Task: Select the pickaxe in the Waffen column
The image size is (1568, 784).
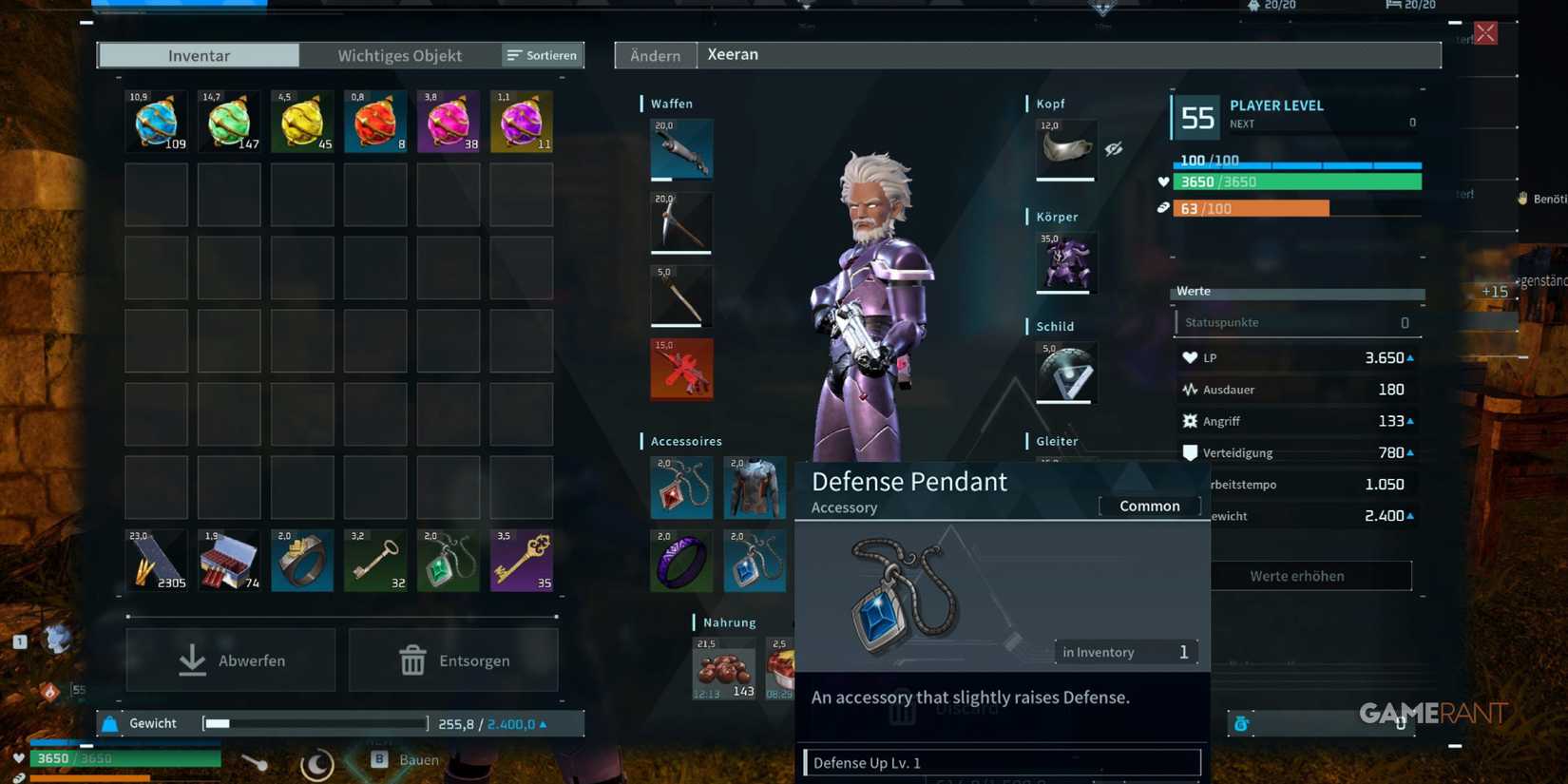Action: coord(680,223)
